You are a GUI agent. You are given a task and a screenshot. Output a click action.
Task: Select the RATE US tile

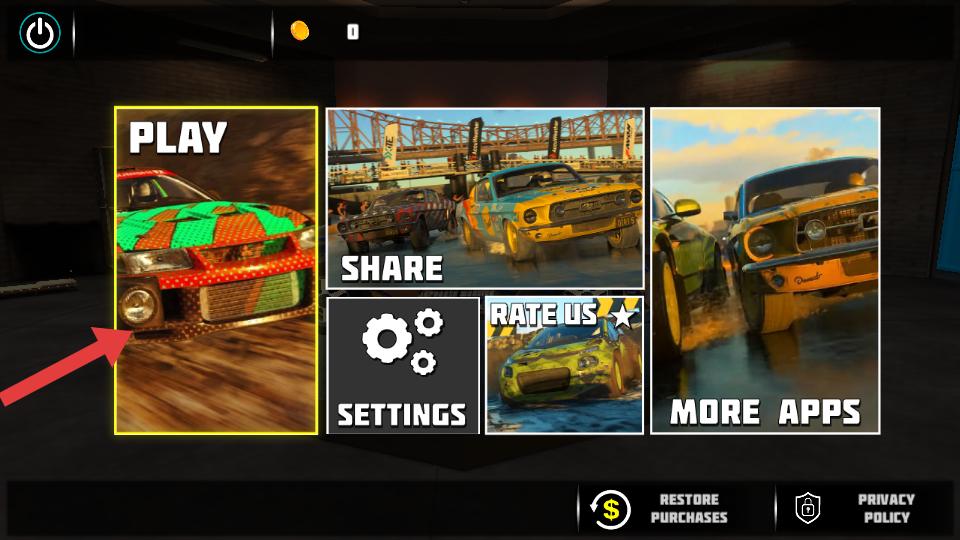(x=564, y=365)
